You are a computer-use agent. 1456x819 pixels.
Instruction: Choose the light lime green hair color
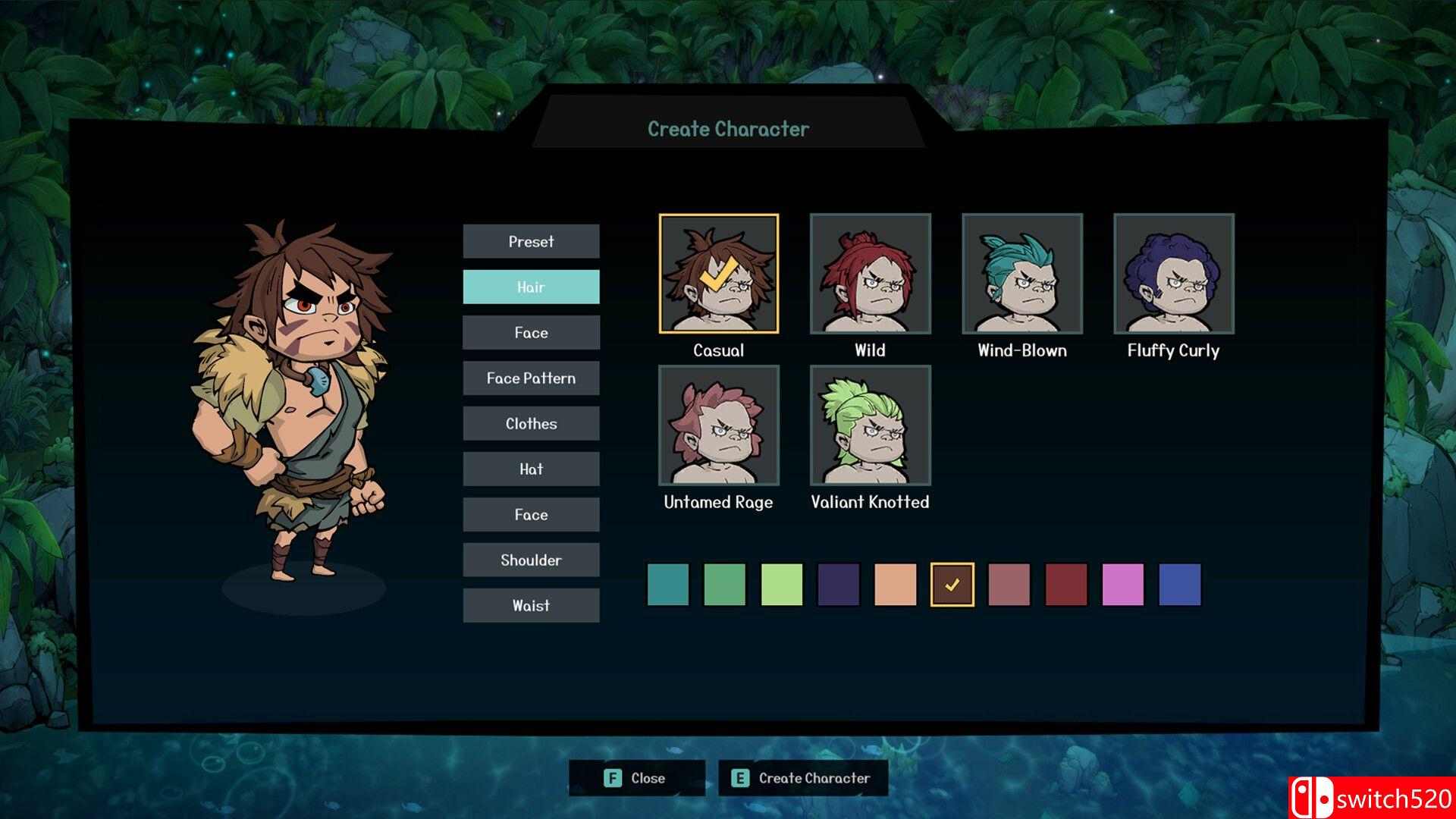tap(782, 585)
